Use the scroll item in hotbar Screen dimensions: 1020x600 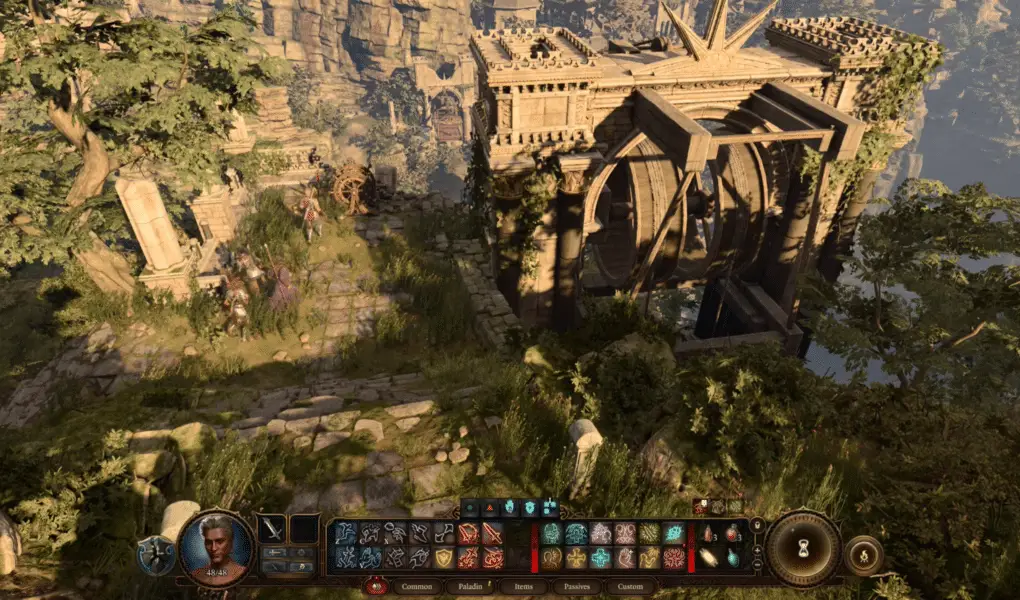(x=709, y=558)
